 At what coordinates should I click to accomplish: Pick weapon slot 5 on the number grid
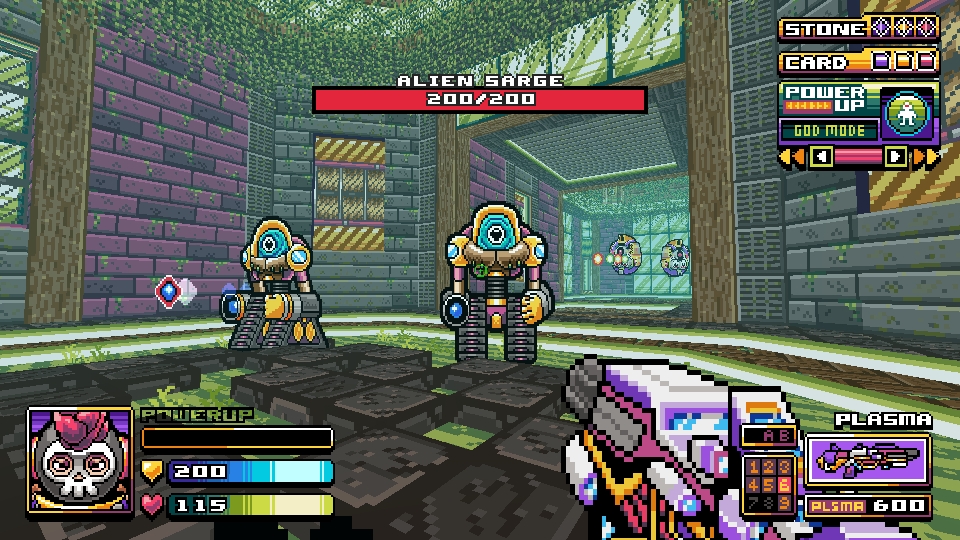(768, 484)
